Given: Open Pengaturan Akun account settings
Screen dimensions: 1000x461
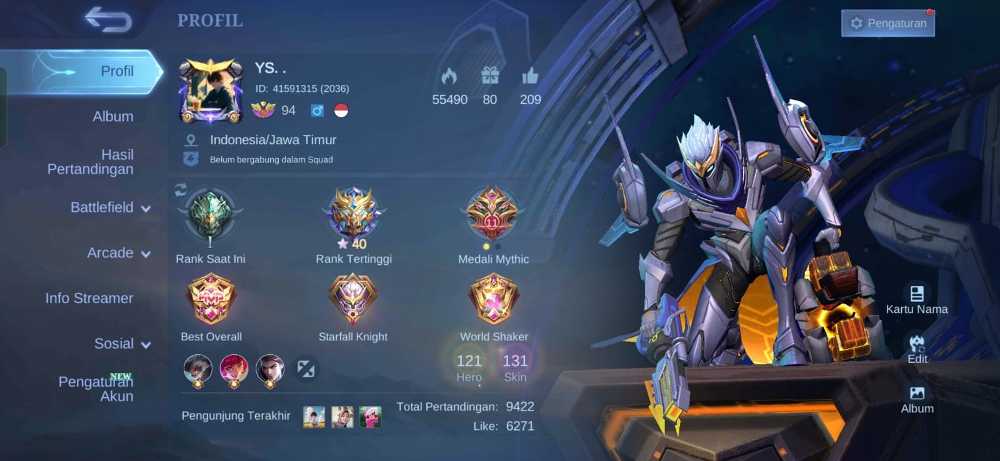Looking at the screenshot, I should pyautogui.click(x=96, y=389).
